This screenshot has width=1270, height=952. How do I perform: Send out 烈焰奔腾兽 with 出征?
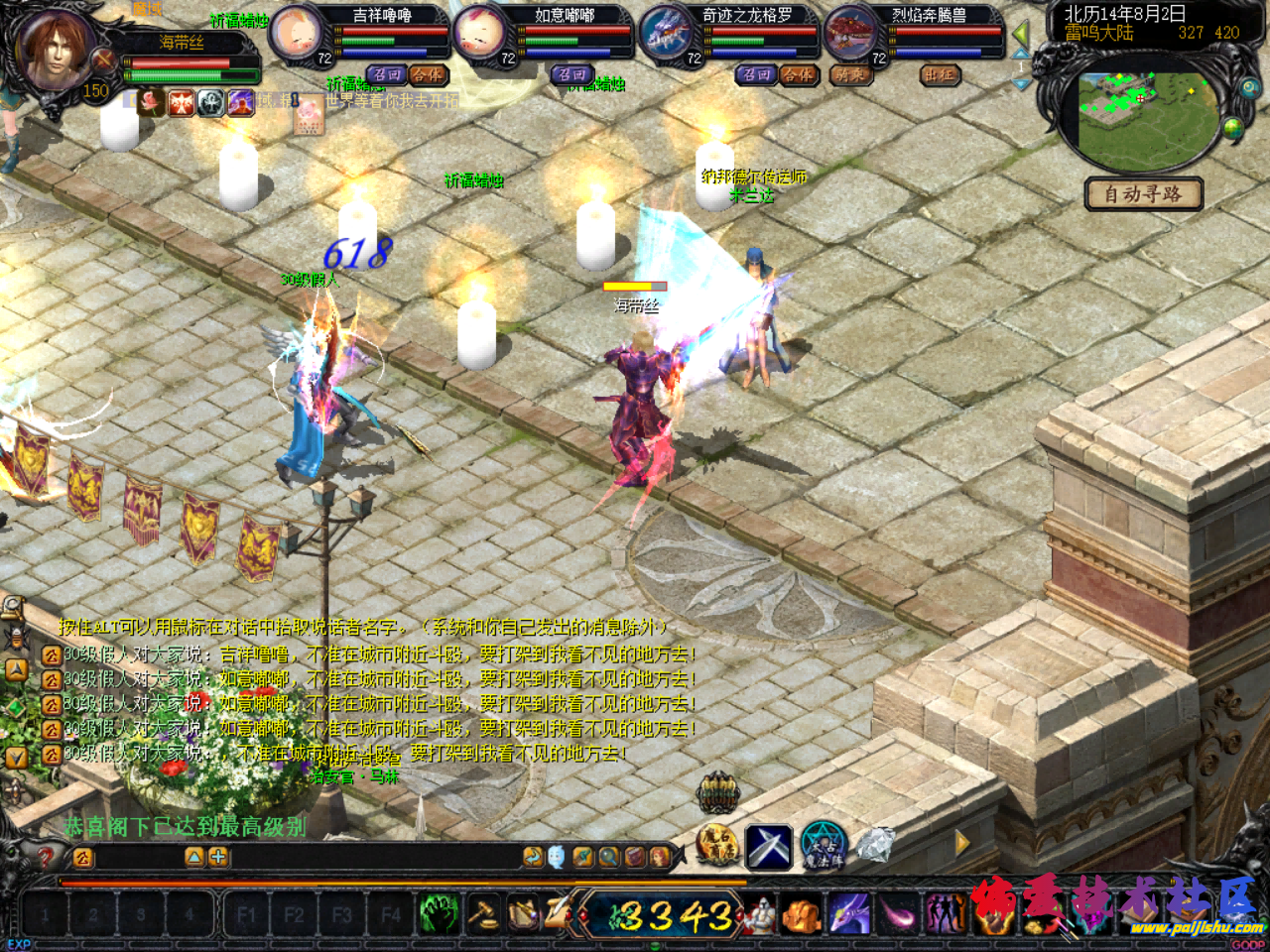pos(939,74)
